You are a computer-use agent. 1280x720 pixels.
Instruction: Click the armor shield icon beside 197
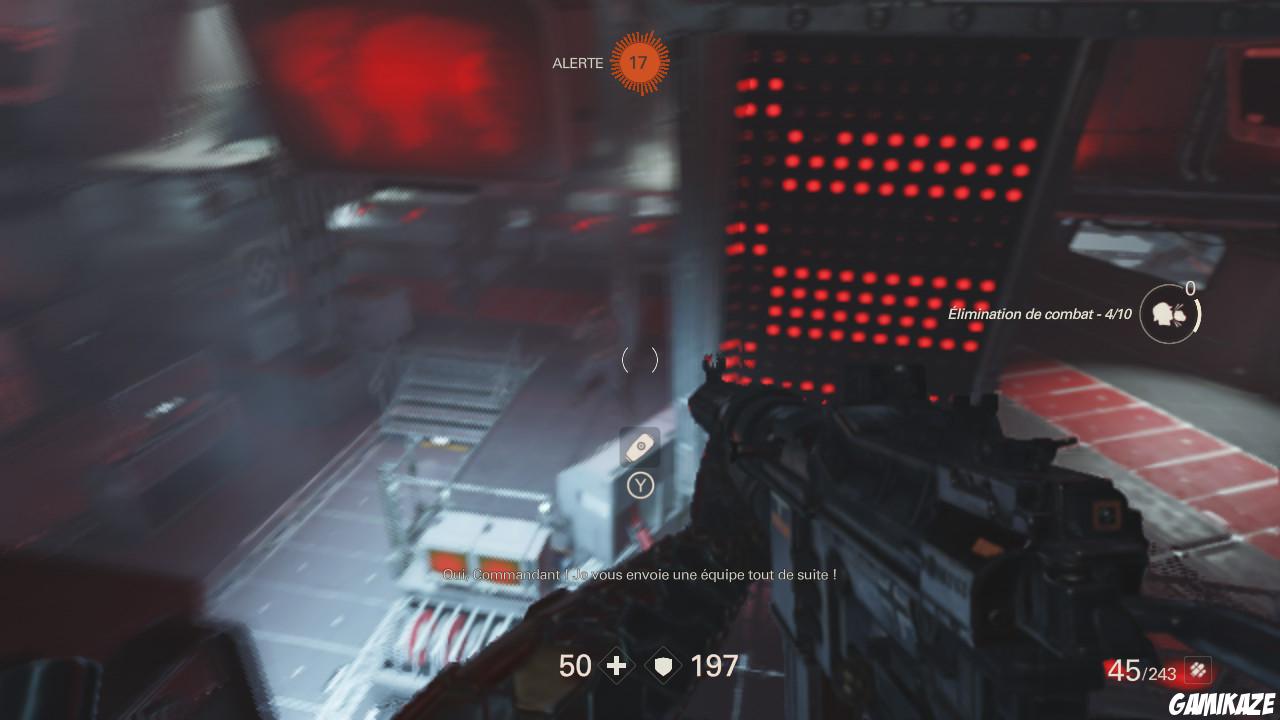(x=663, y=665)
